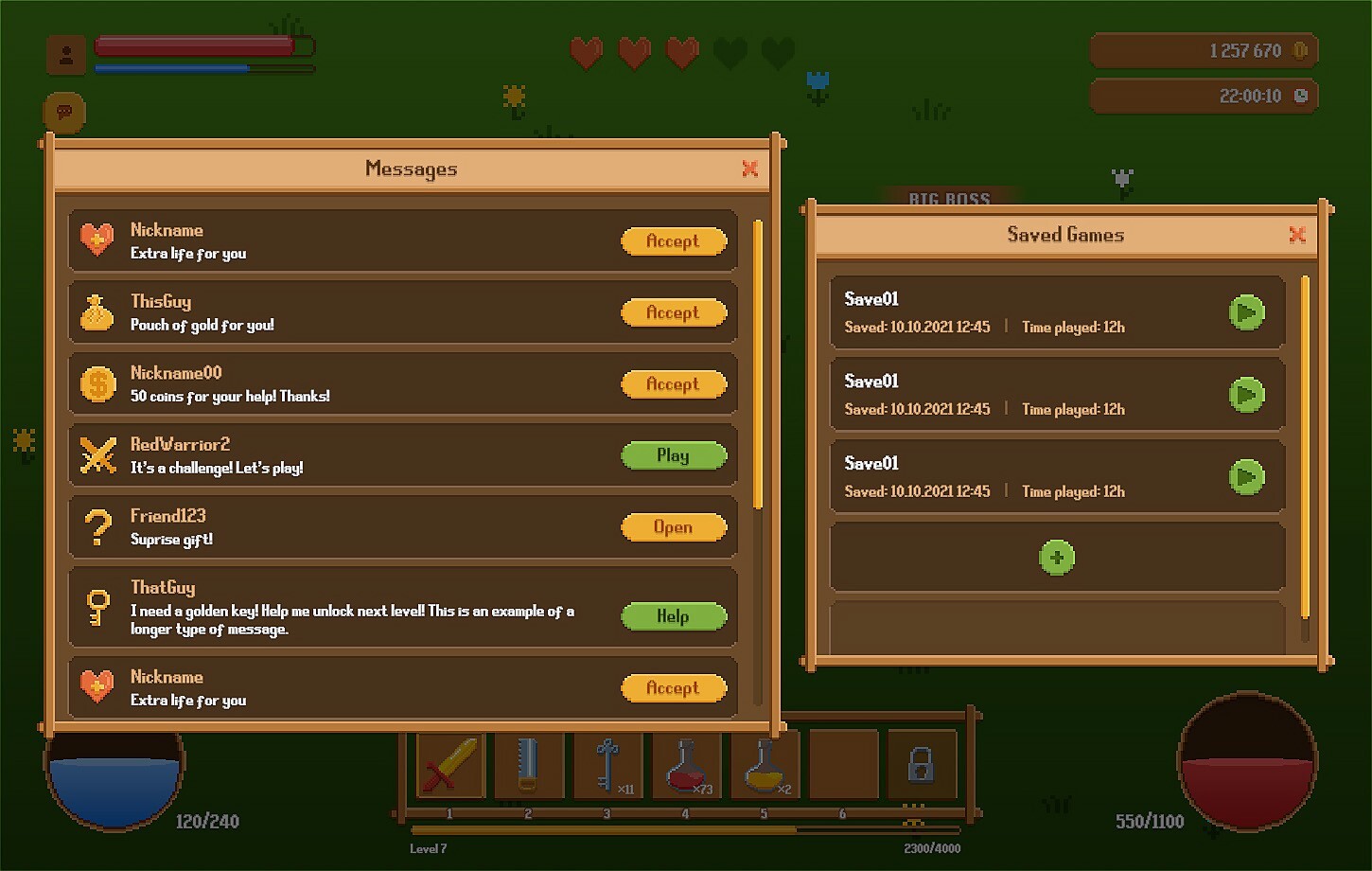The height and width of the screenshot is (871, 1372).
Task: Click Help on ThatGuy's golden key request
Action: (x=673, y=616)
